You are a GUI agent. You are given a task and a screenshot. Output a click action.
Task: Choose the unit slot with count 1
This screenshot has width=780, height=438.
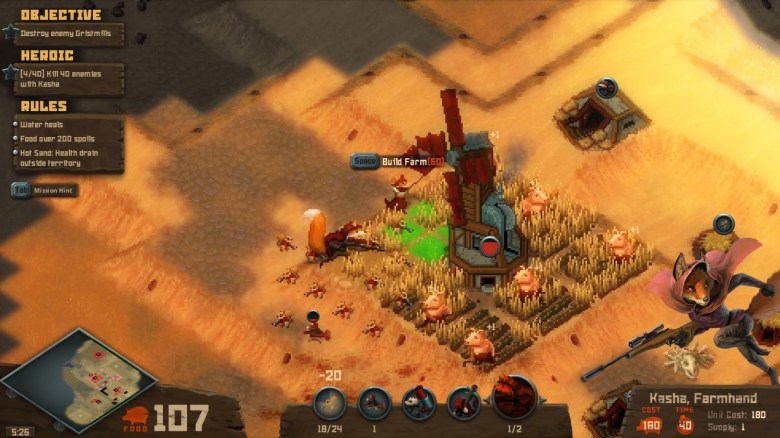(x=374, y=403)
